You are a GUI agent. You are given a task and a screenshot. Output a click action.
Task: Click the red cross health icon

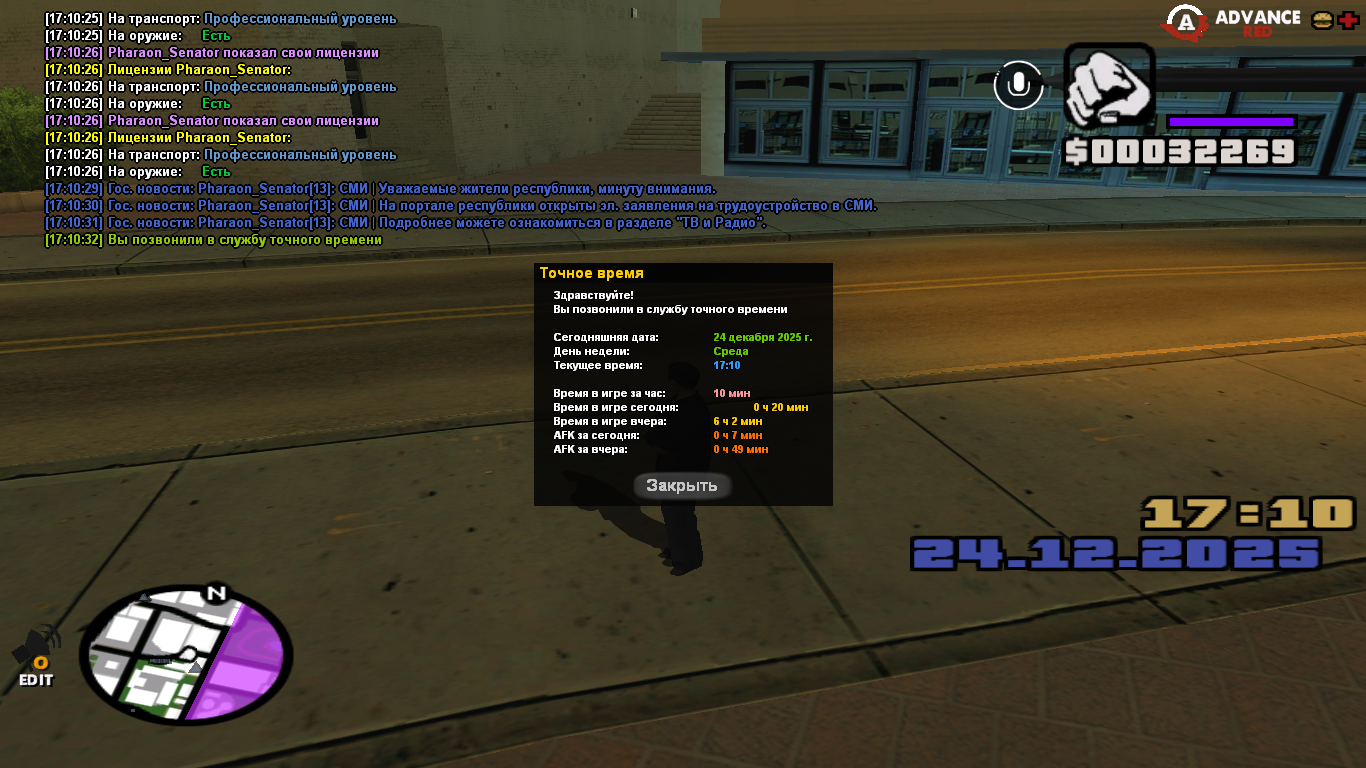(x=1349, y=20)
